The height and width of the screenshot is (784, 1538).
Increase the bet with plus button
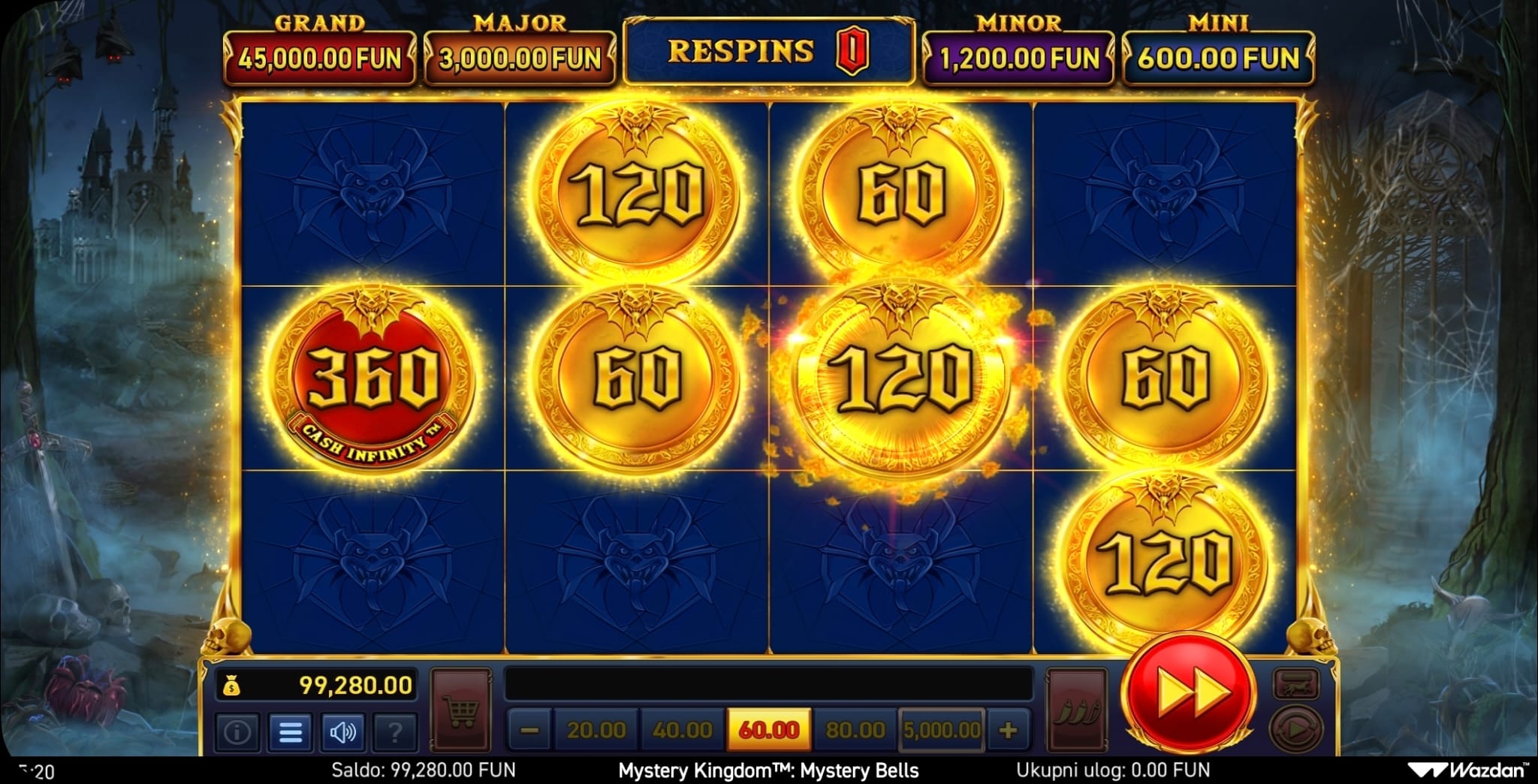[x=1008, y=730]
